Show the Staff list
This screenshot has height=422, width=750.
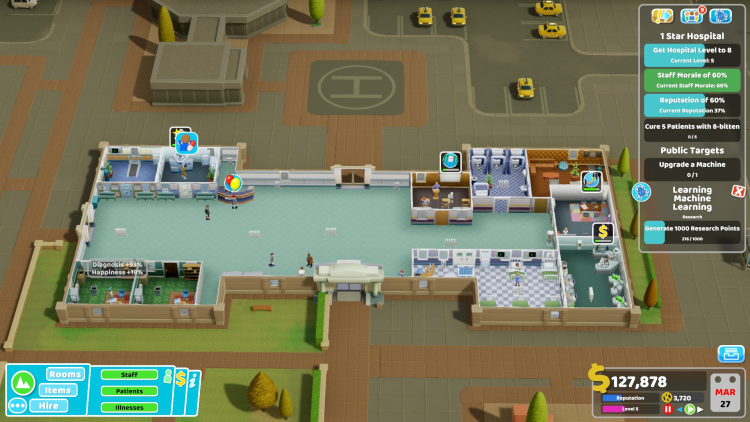pyautogui.click(x=129, y=375)
